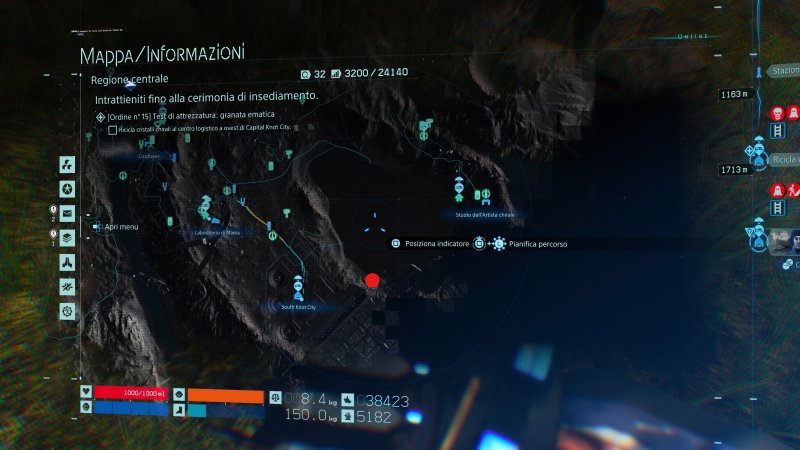Click the red circular marker on the map

[x=373, y=282]
